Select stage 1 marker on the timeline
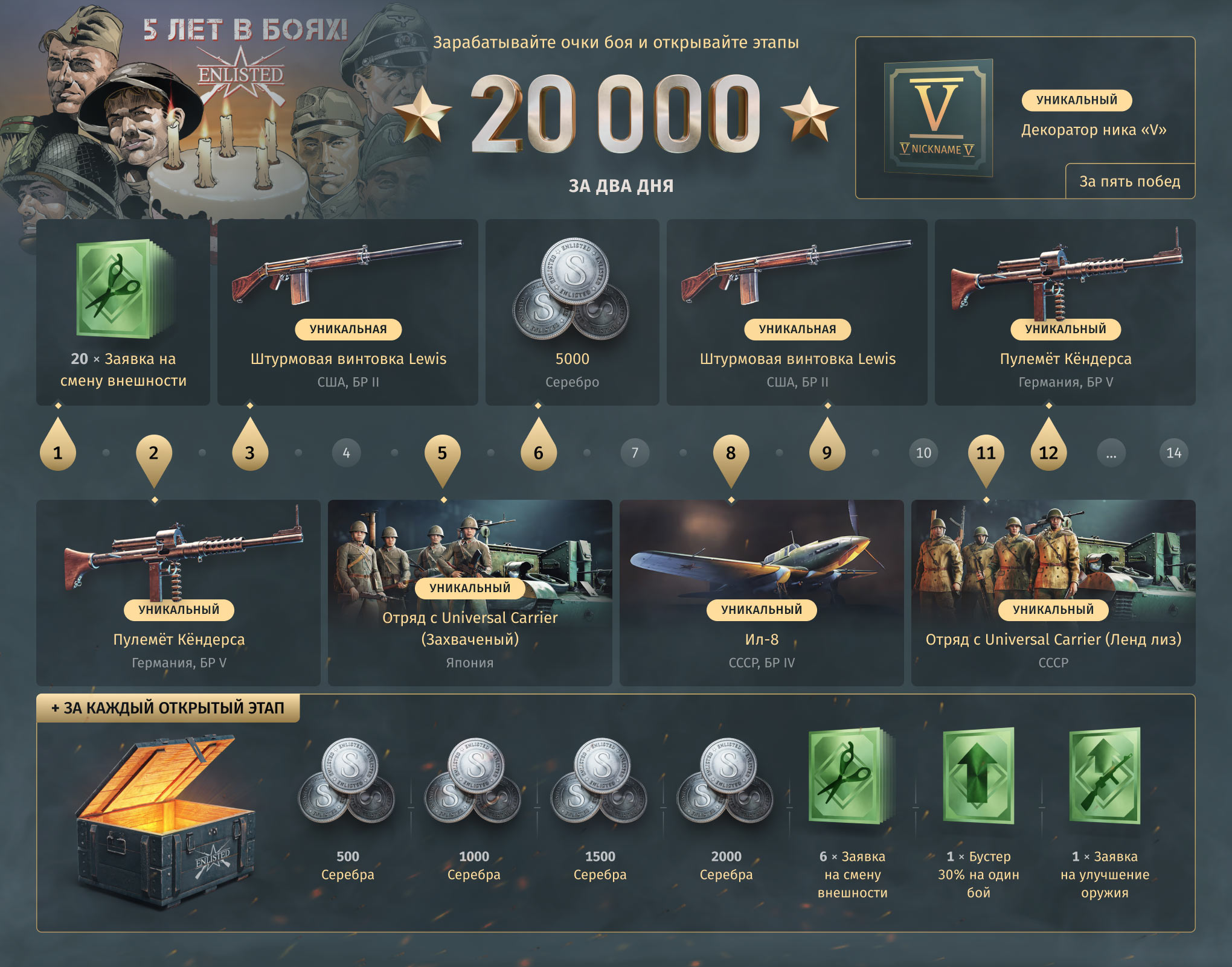Screen dimensions: 1232x967 [57, 452]
